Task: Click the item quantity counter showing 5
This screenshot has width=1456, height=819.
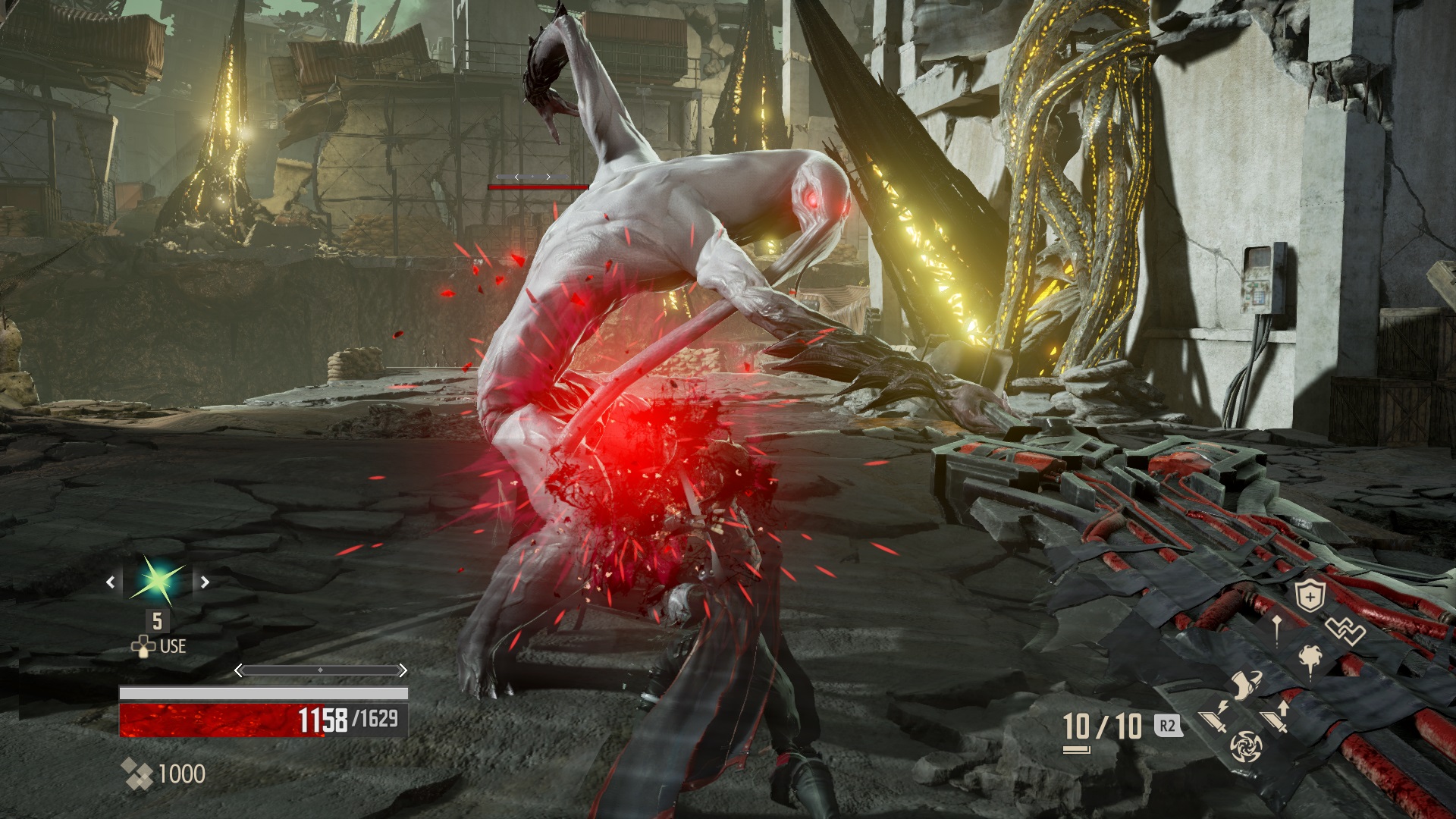Action: (x=156, y=622)
